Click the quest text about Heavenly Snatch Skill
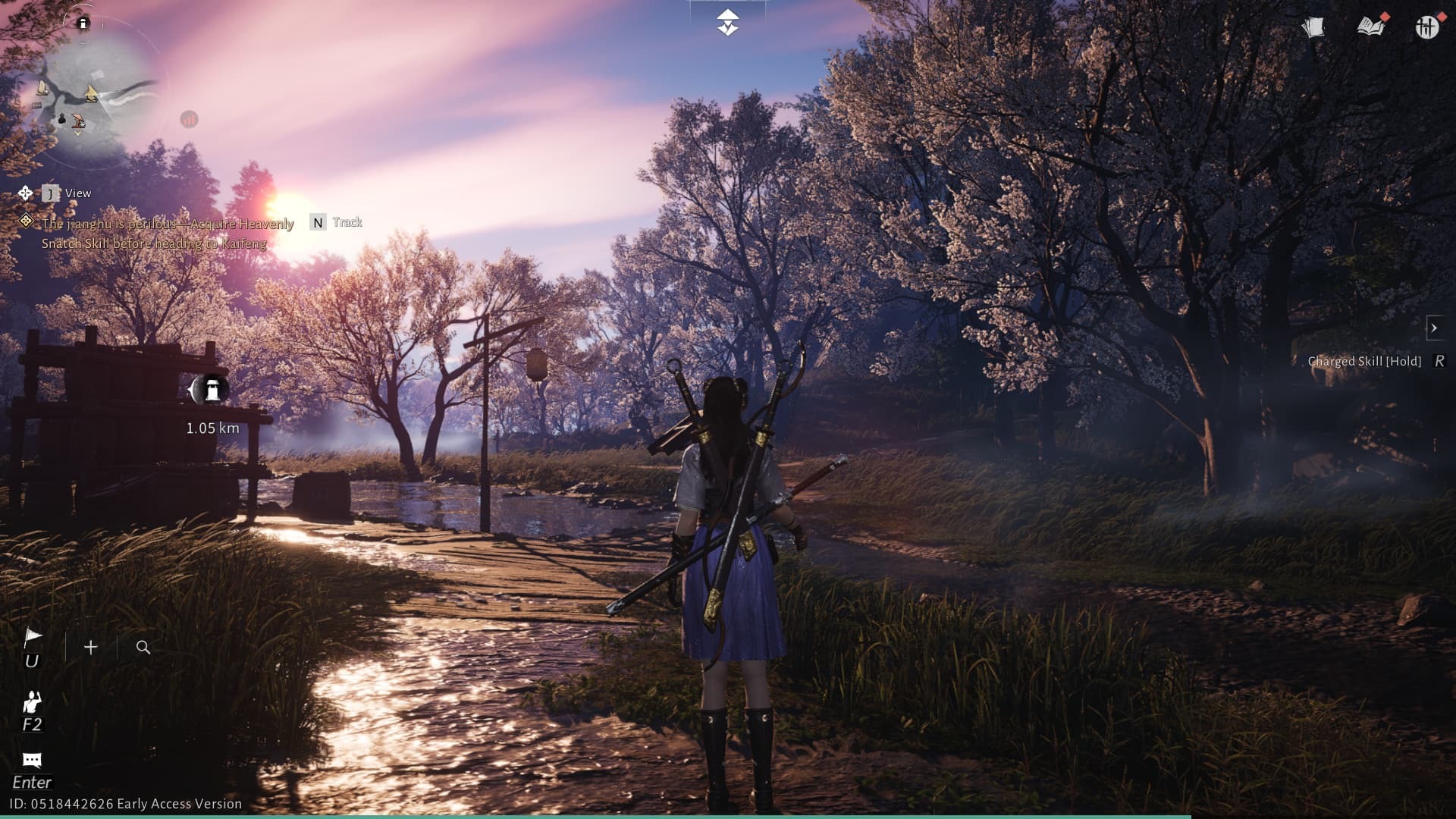The width and height of the screenshot is (1456, 819). (167, 234)
